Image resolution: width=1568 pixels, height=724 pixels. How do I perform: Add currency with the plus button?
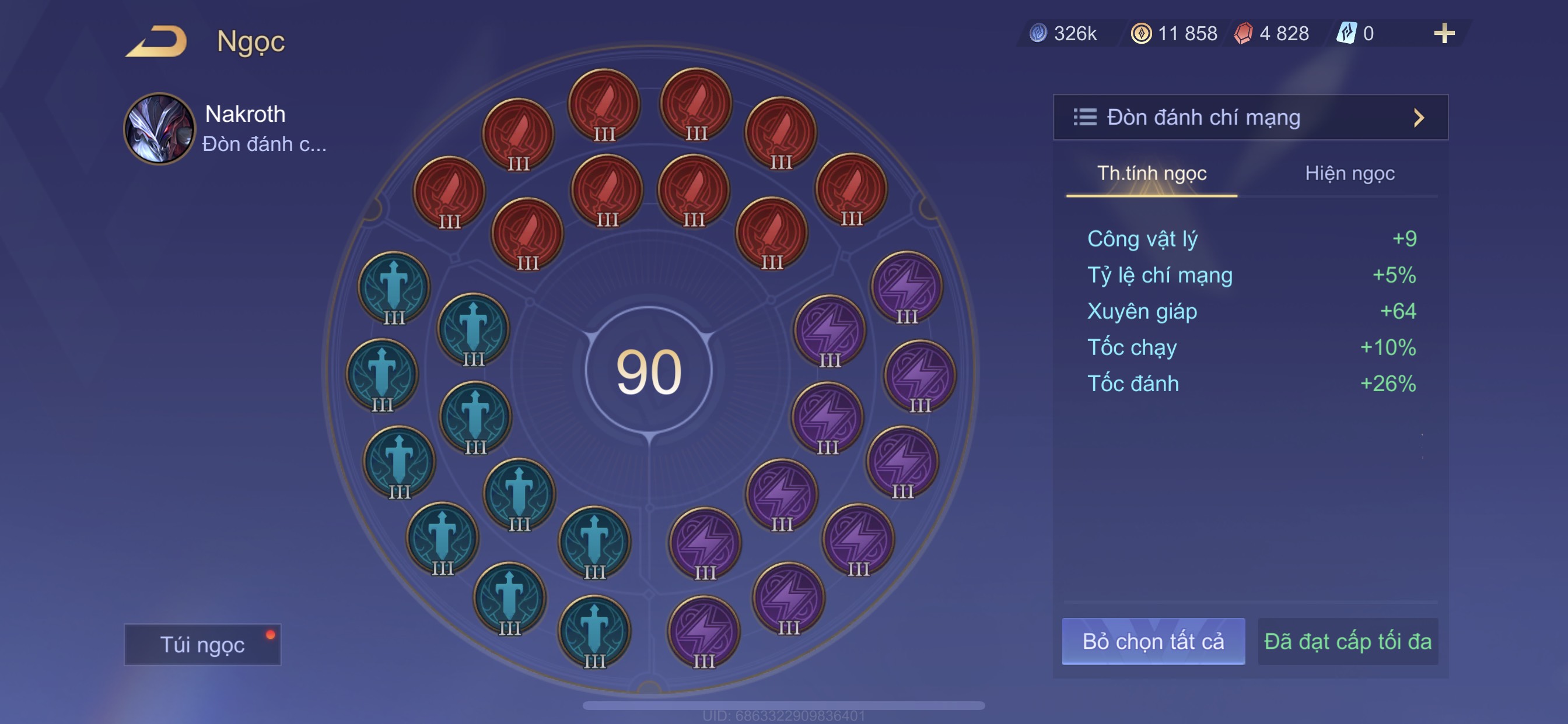(x=1443, y=33)
